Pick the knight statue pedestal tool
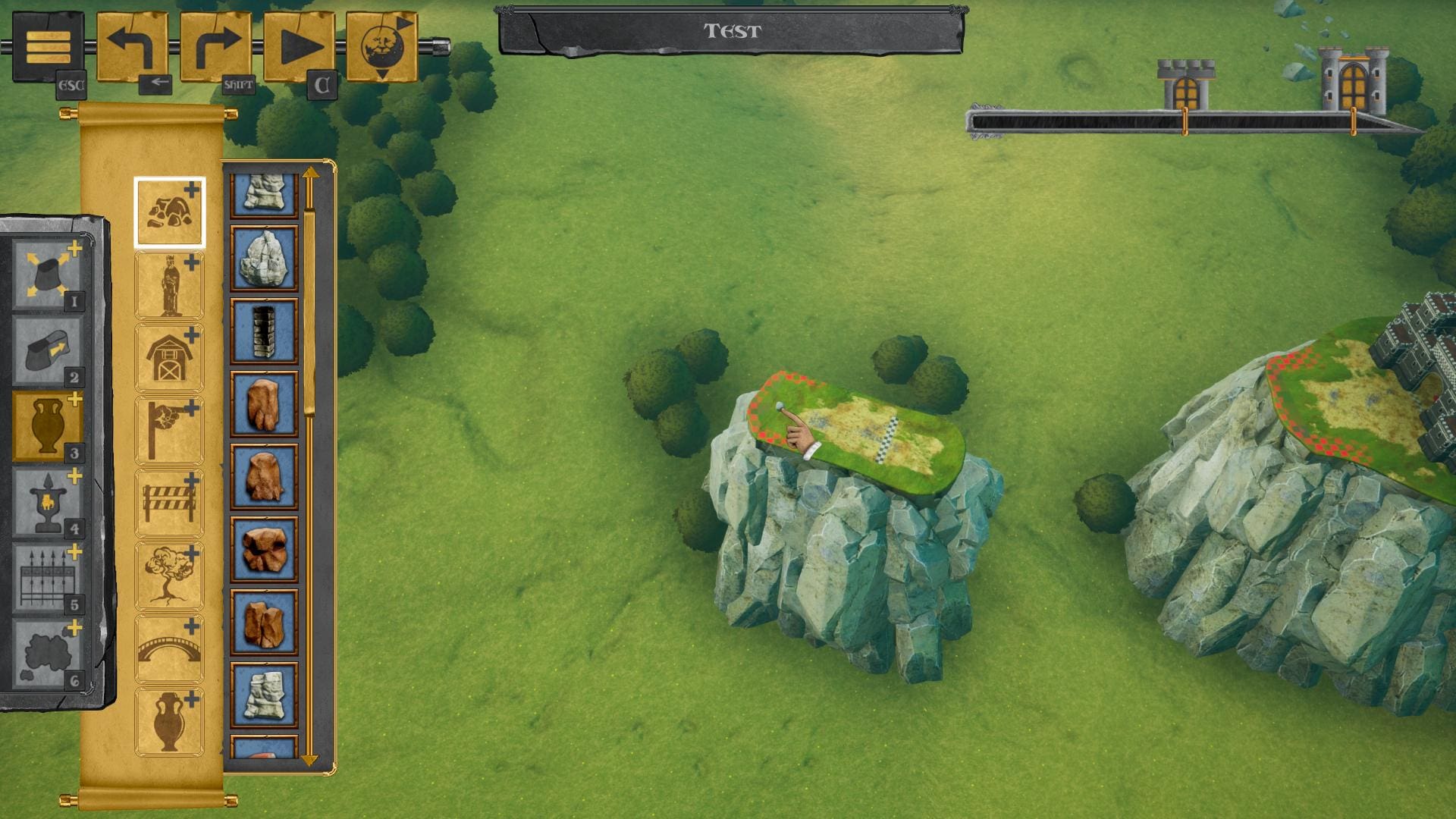This screenshot has height=819, width=1456. 47,502
